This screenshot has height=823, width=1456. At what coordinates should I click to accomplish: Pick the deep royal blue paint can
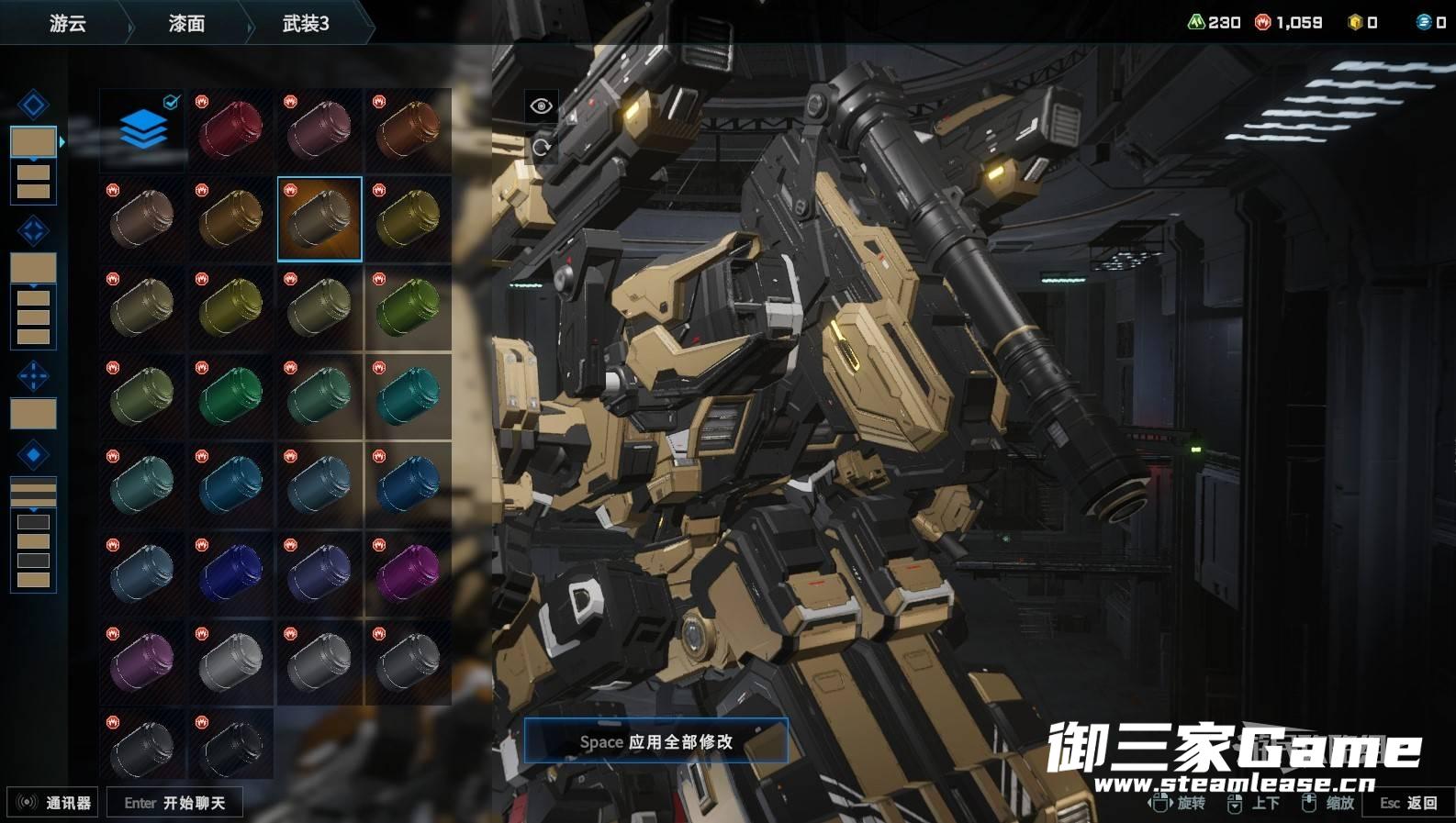pos(230,573)
